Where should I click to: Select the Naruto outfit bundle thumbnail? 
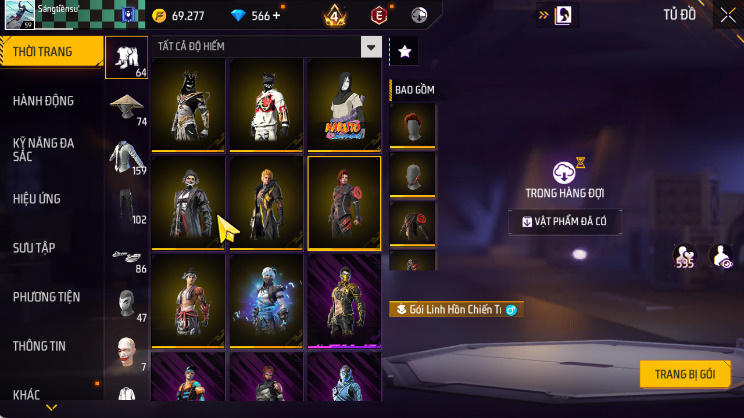pos(344,103)
